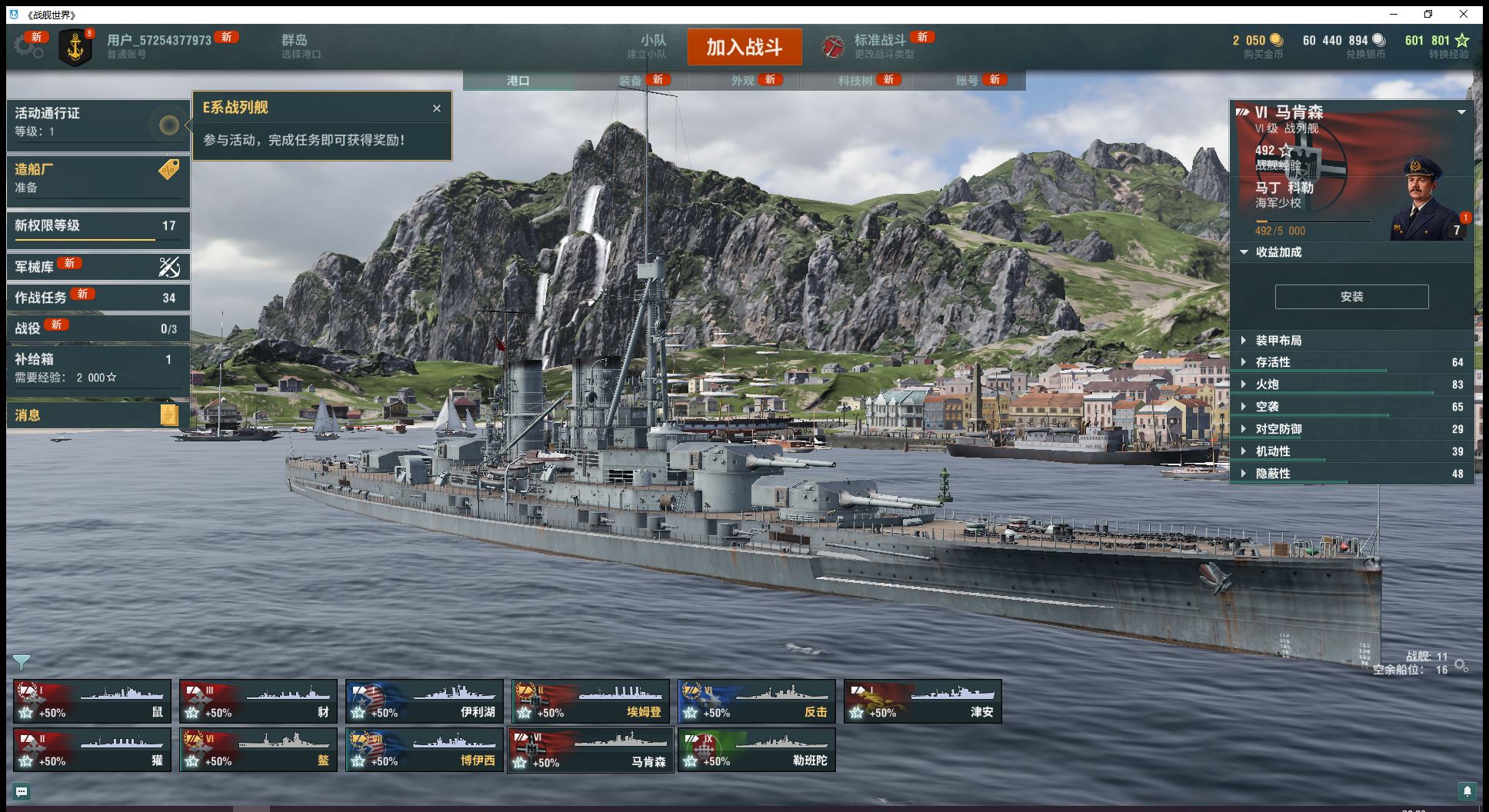Image resolution: width=1489 pixels, height=812 pixels.
Task: Expand the 隐蔽性 concealment stats
Action: [1273, 474]
